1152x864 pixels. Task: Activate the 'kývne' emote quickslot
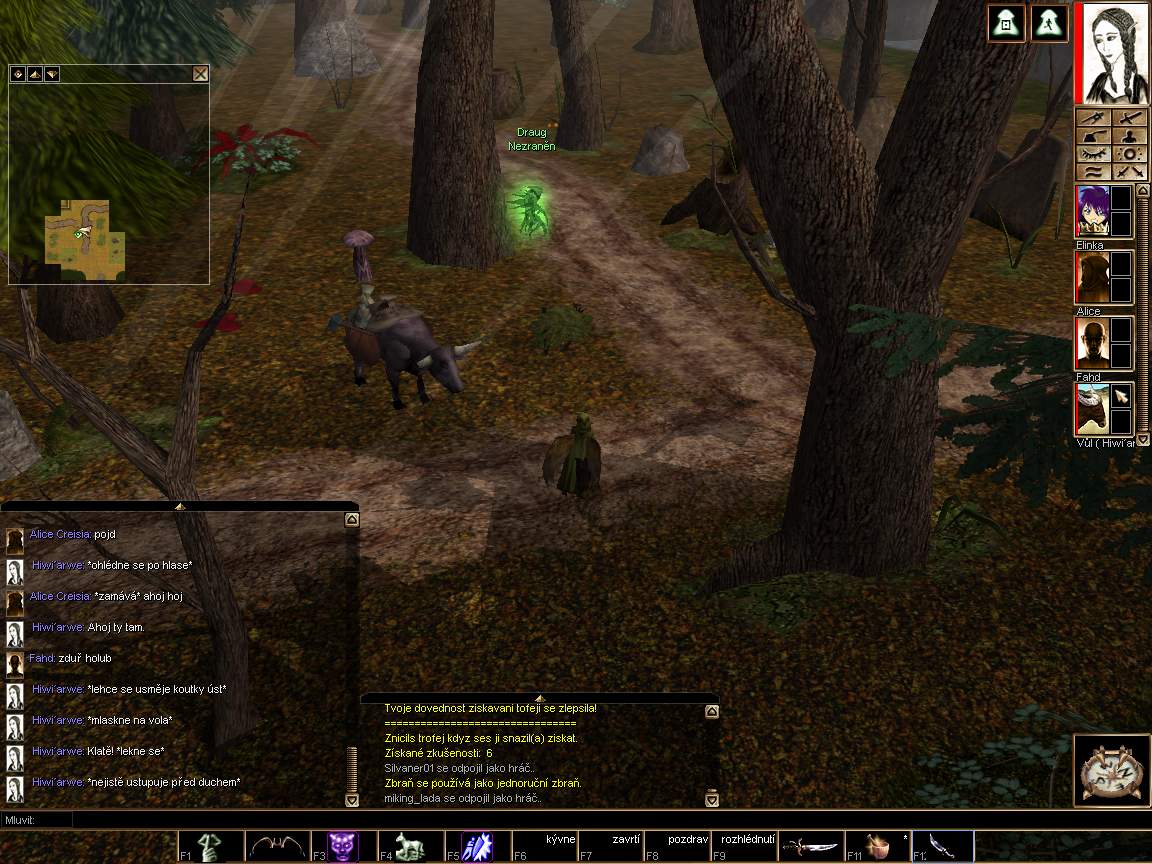[545, 847]
